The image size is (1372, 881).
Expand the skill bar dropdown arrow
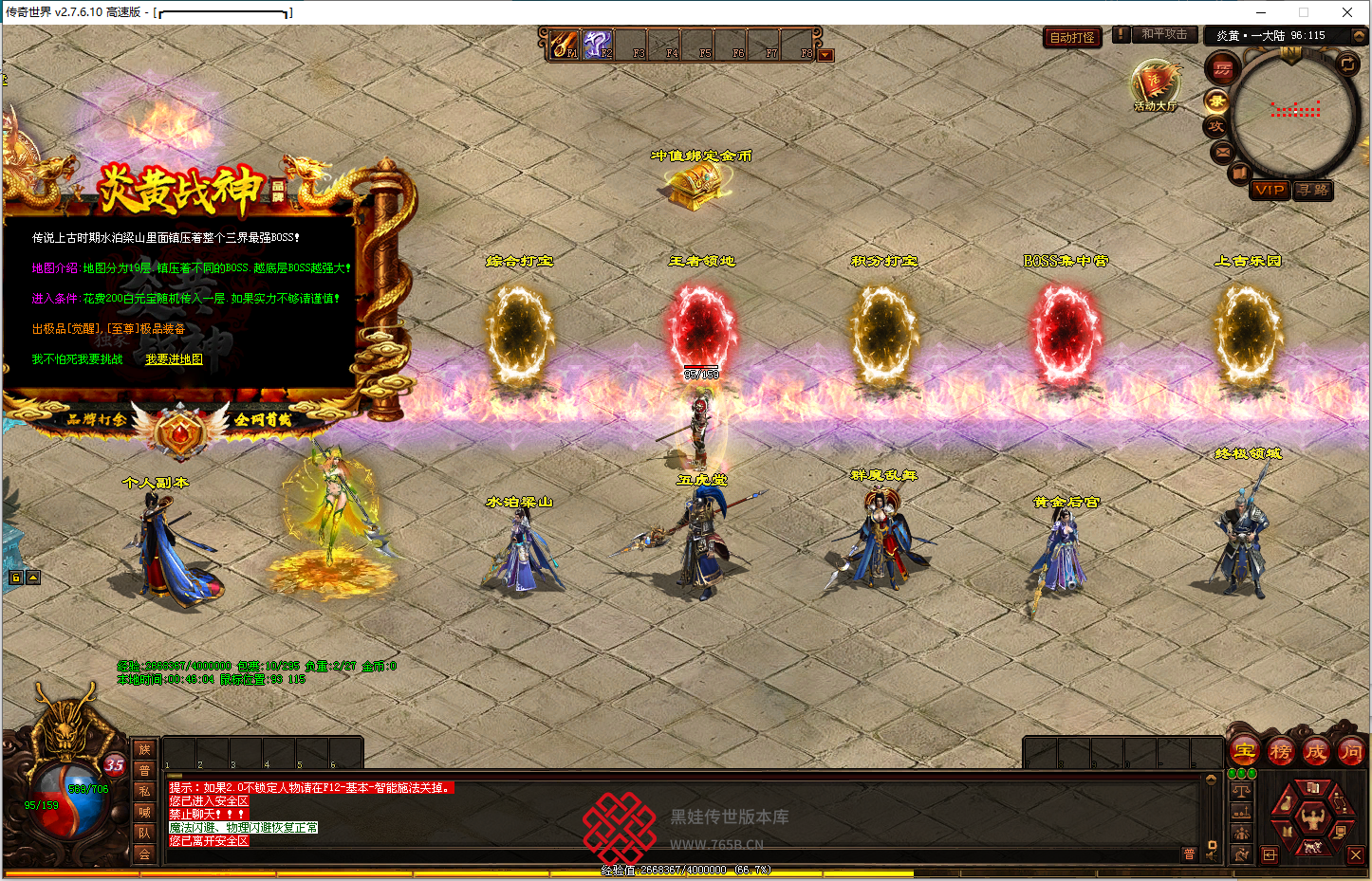(825, 55)
